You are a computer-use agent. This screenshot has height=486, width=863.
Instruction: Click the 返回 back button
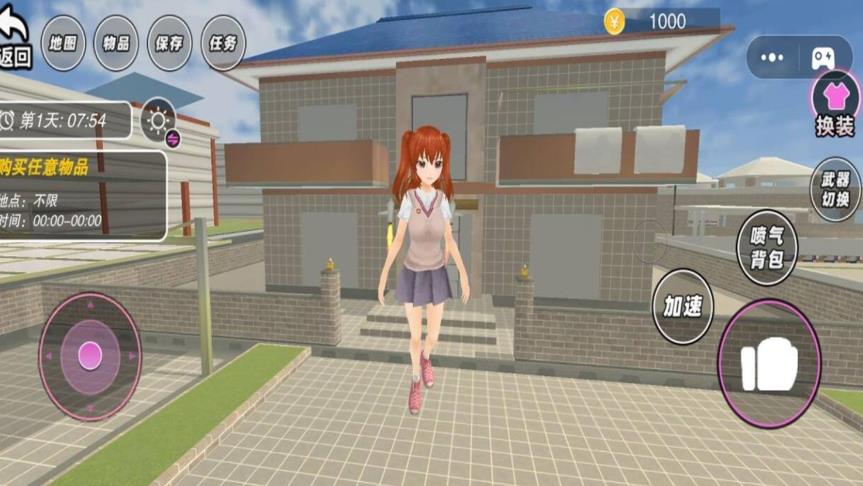15,46
